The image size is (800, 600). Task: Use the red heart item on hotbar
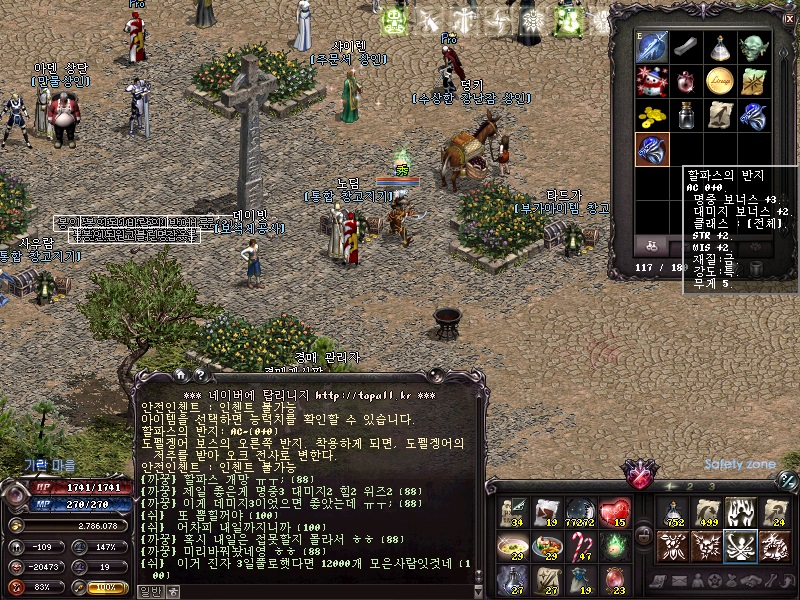point(614,512)
